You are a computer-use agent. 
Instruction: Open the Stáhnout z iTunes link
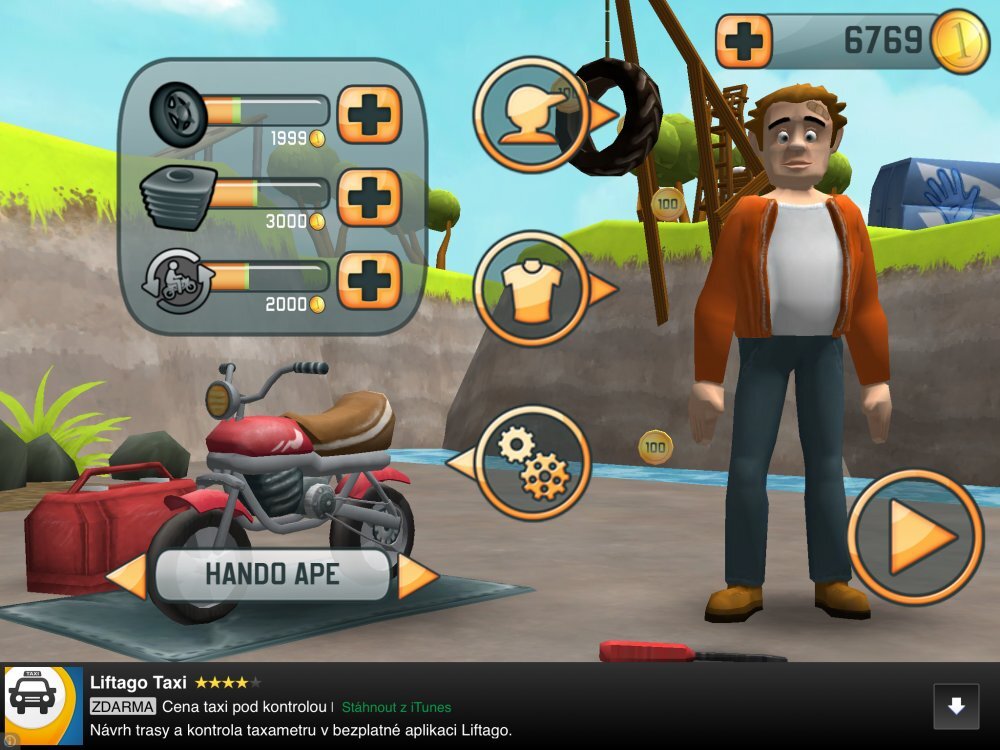coord(396,707)
